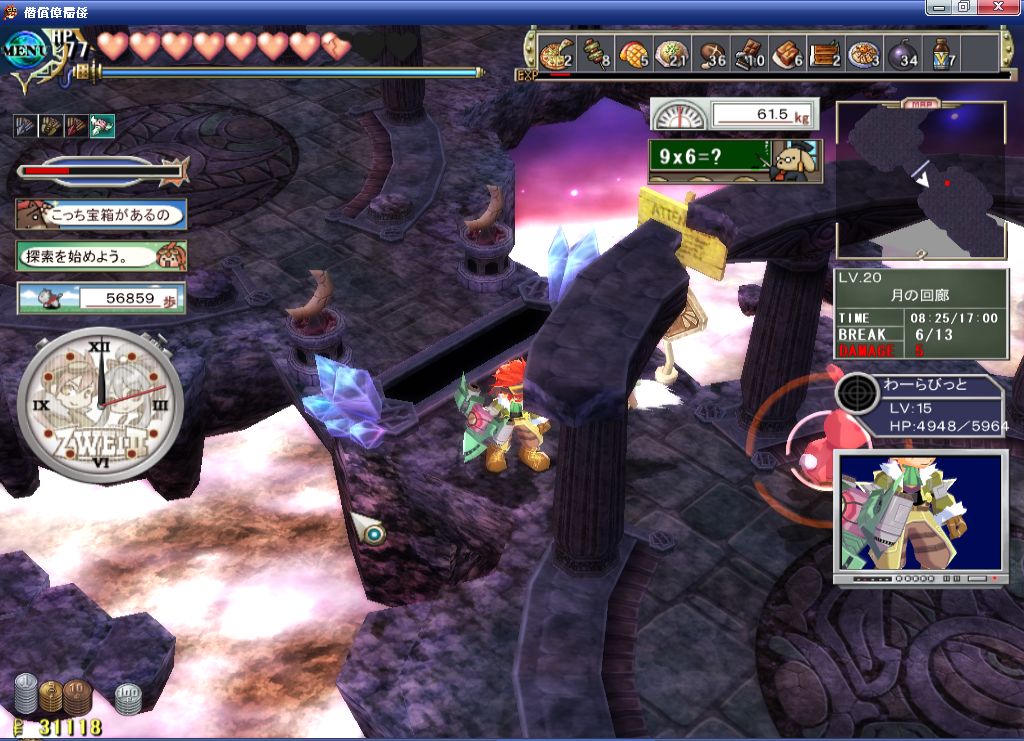The width and height of the screenshot is (1024, 741).
Task: Open the weight scale gadget
Action: (734, 114)
